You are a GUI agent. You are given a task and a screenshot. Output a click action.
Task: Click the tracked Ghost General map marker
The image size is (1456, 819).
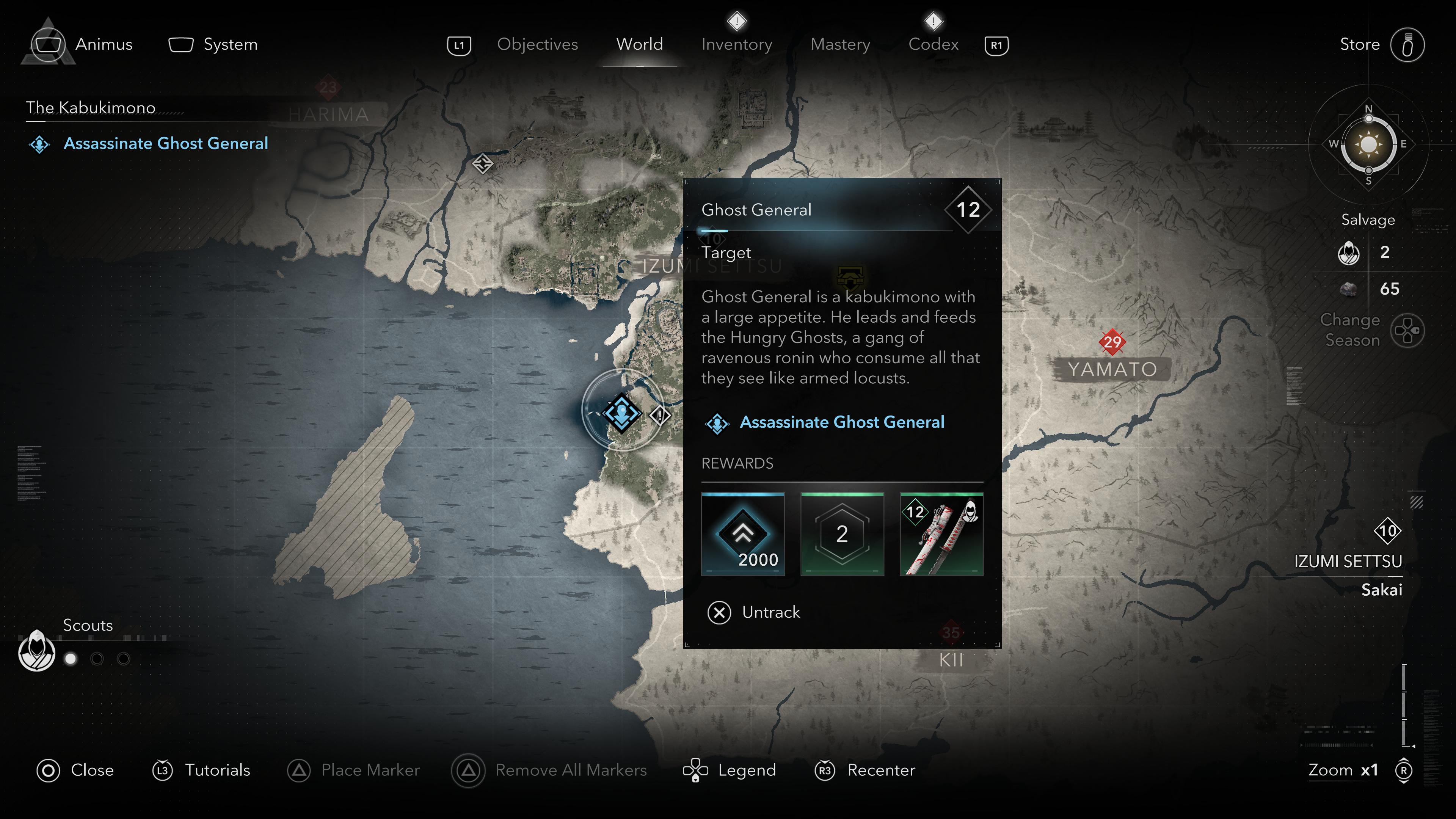click(x=622, y=412)
